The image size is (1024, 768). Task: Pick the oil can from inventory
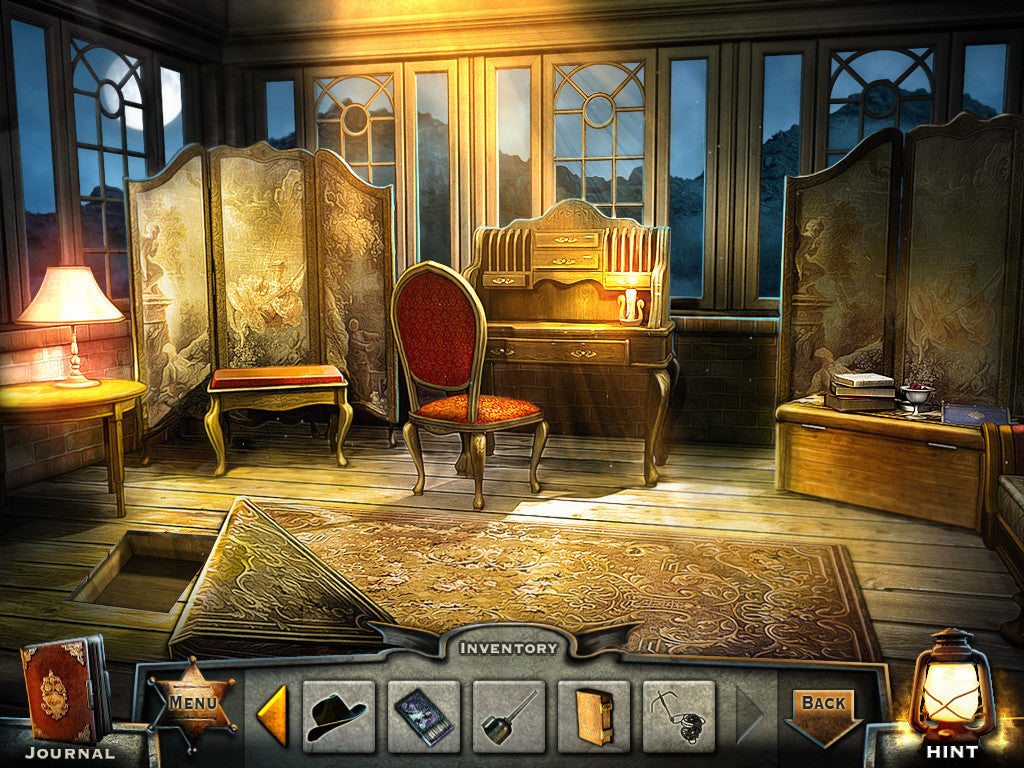click(508, 716)
